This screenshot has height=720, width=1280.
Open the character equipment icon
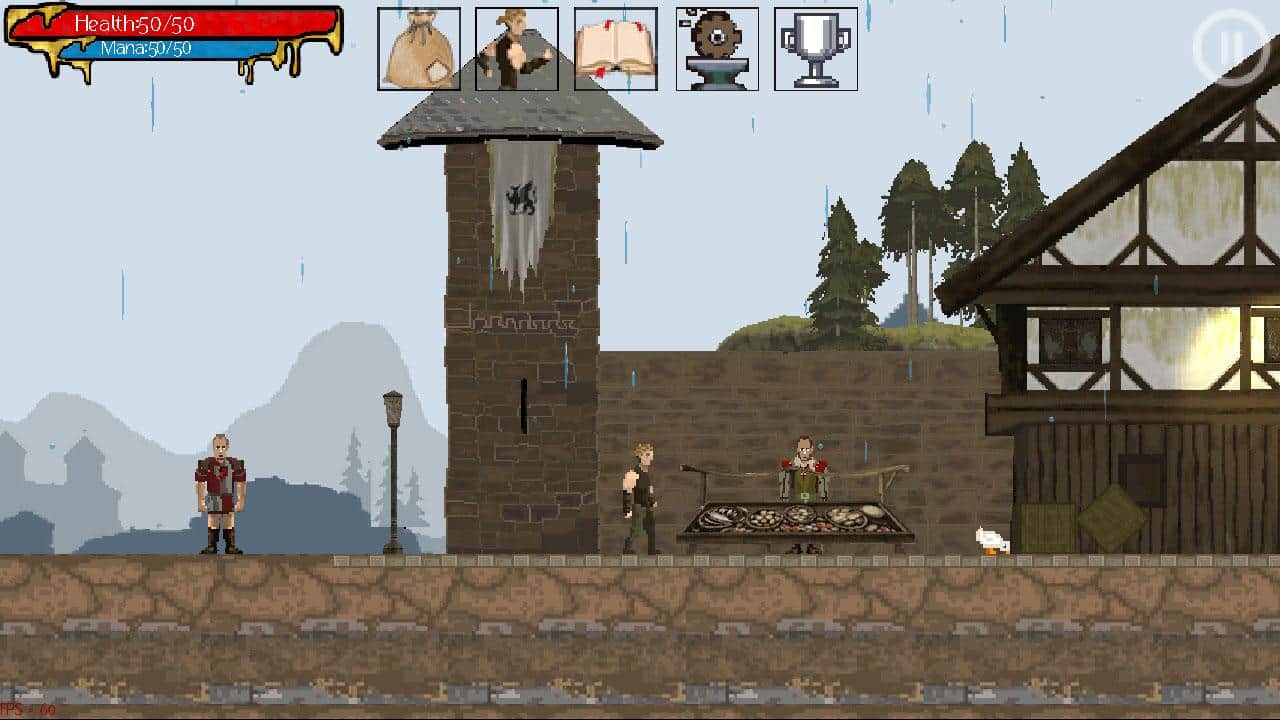515,47
